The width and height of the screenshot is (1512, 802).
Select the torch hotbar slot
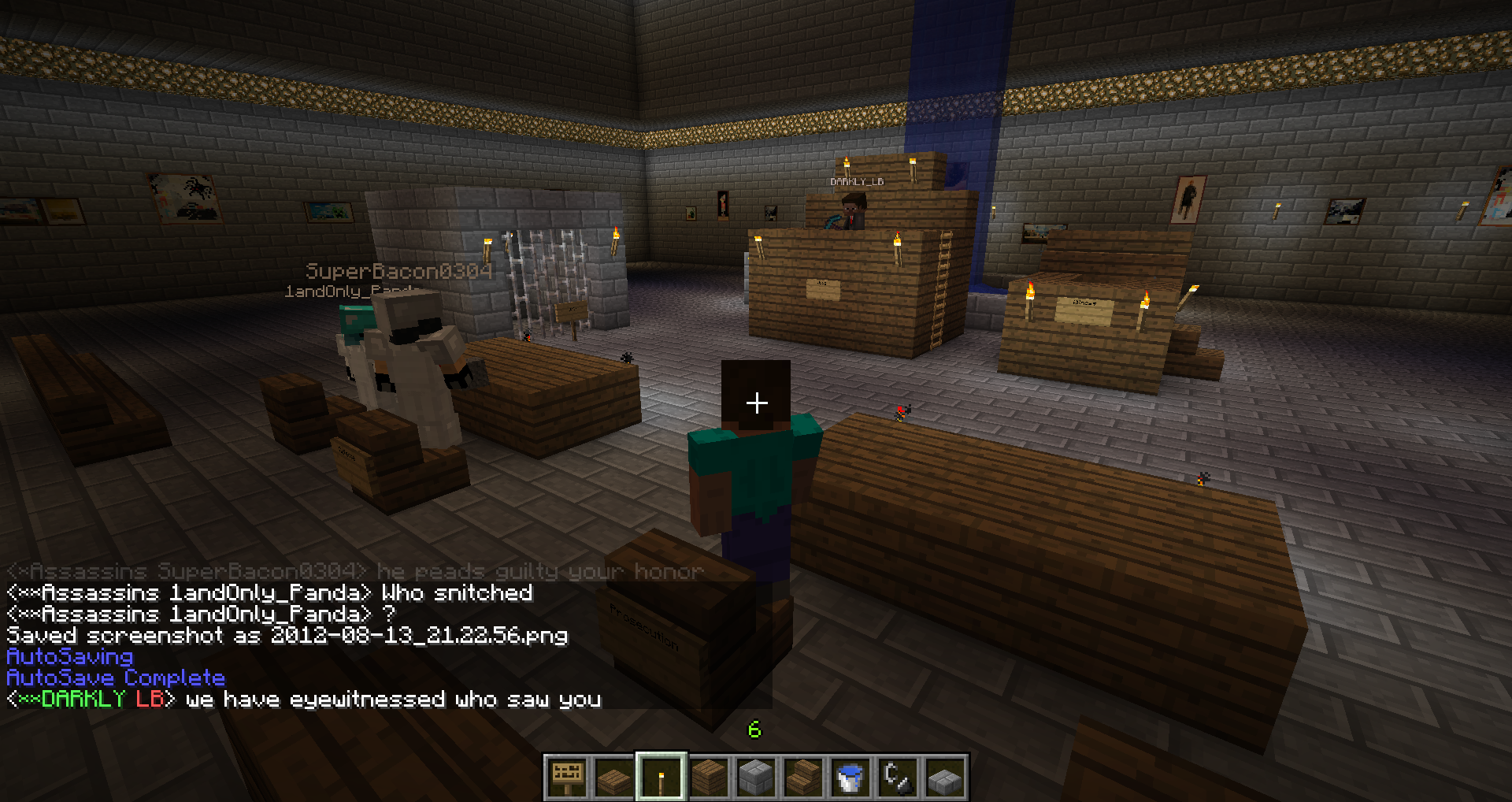[x=661, y=777]
